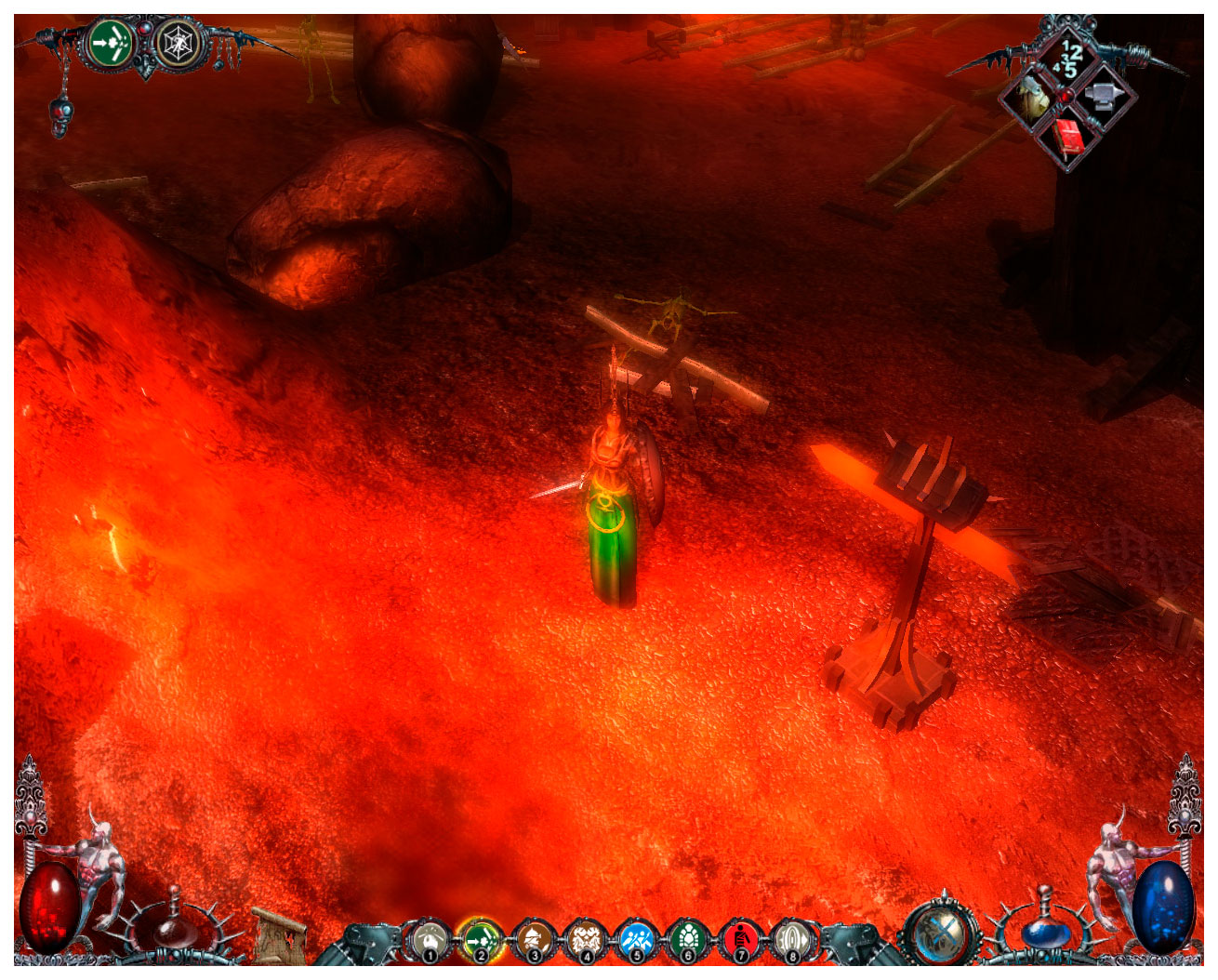The width and height of the screenshot is (1218, 980).
Task: Select the spider web skill icon
Action: point(174,43)
